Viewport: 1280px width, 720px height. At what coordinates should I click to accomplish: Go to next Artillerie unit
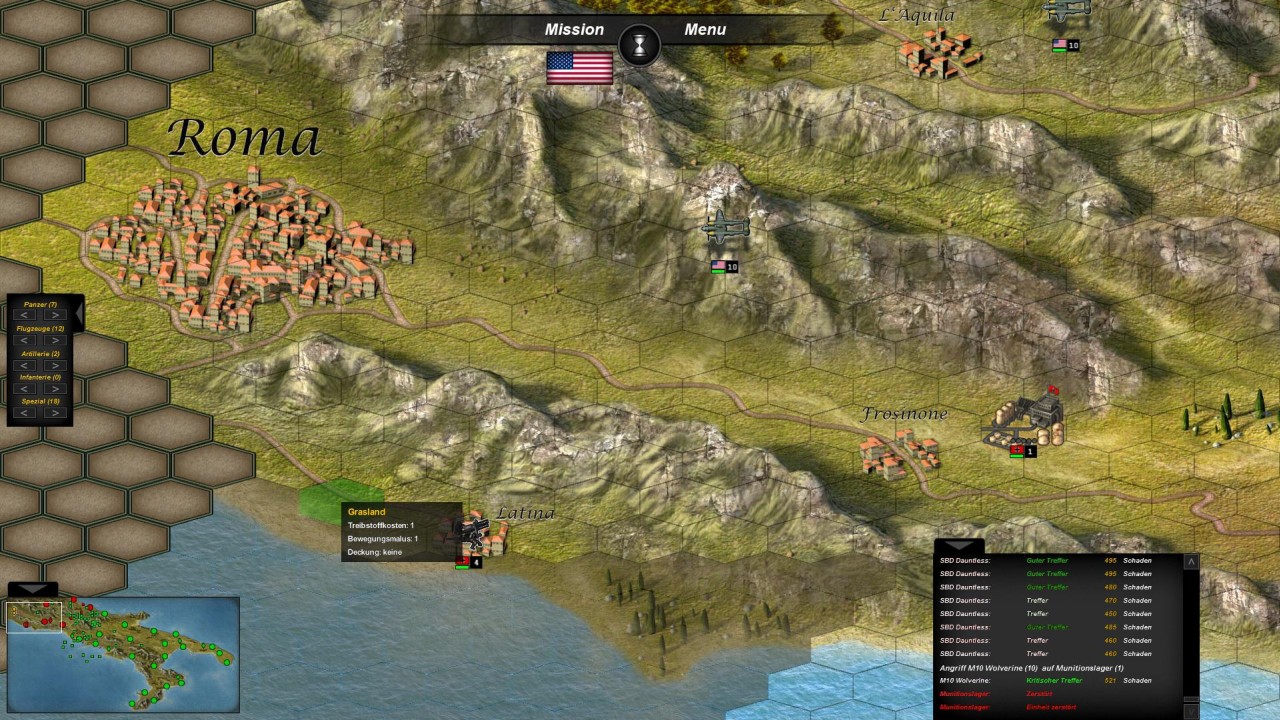54,365
